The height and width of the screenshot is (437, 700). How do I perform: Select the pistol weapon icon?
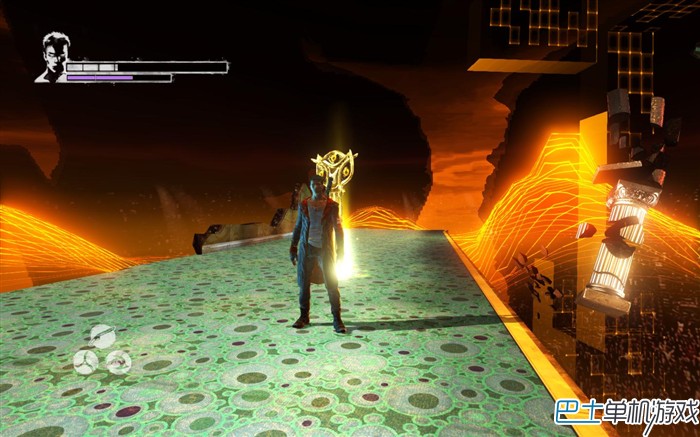pos(119,361)
